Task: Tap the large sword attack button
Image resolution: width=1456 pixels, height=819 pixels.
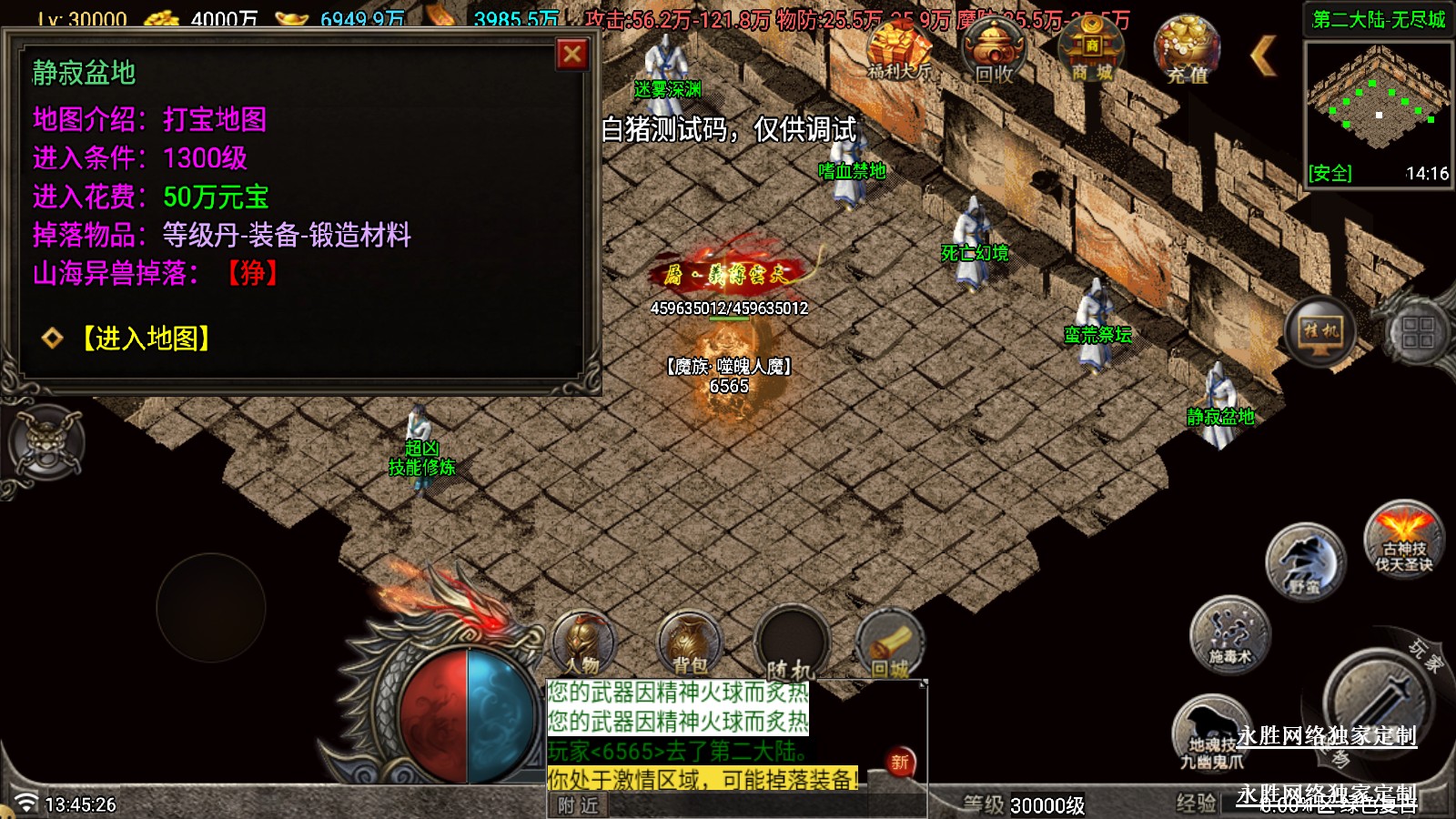Action: pyautogui.click(x=1376, y=703)
